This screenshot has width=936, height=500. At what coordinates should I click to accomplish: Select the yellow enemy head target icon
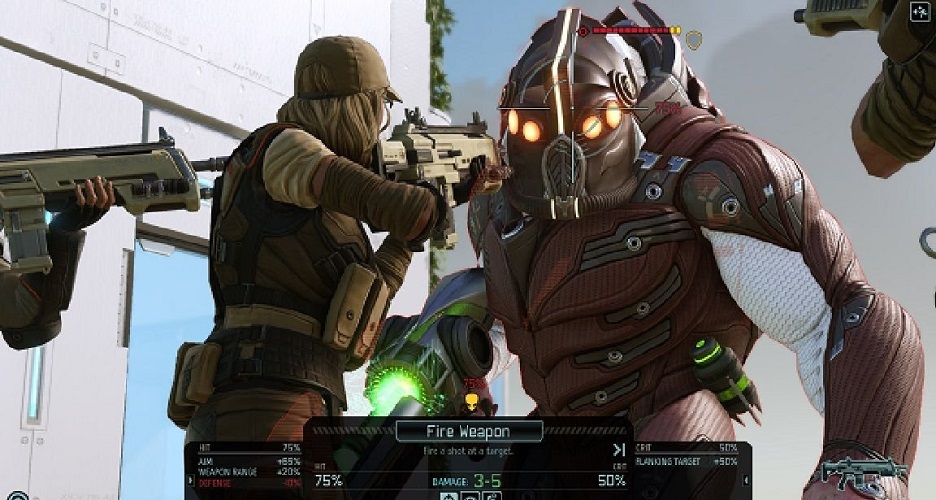click(471, 401)
